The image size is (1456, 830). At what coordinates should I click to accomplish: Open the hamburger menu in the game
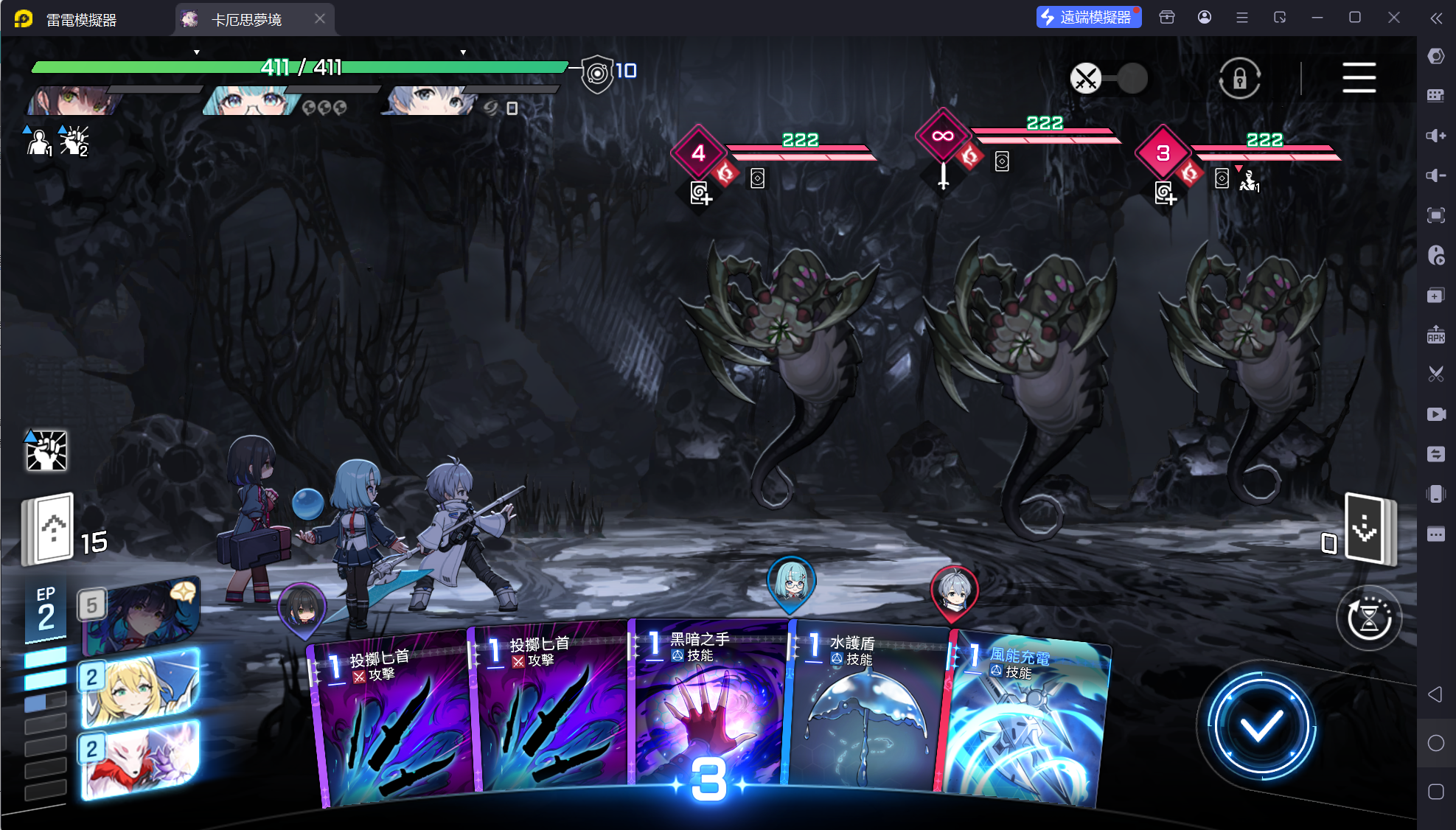pyautogui.click(x=1359, y=77)
